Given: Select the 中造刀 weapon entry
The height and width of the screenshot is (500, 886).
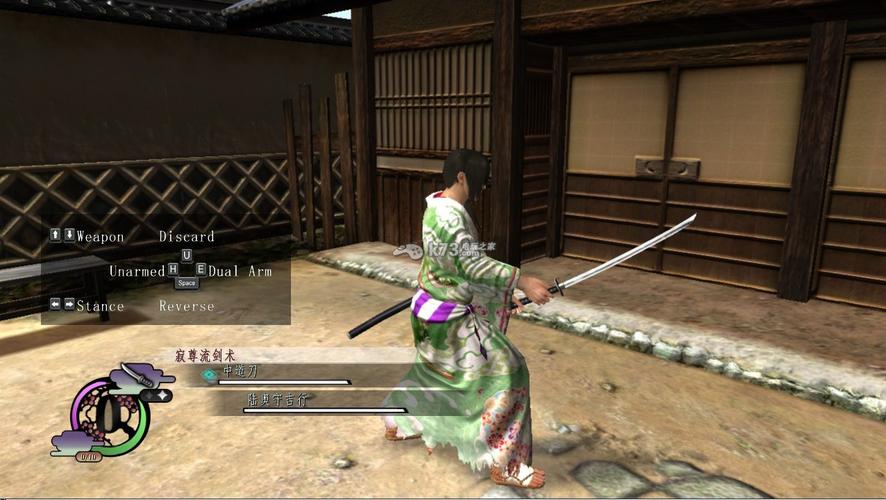Looking at the screenshot, I should 240,371.
